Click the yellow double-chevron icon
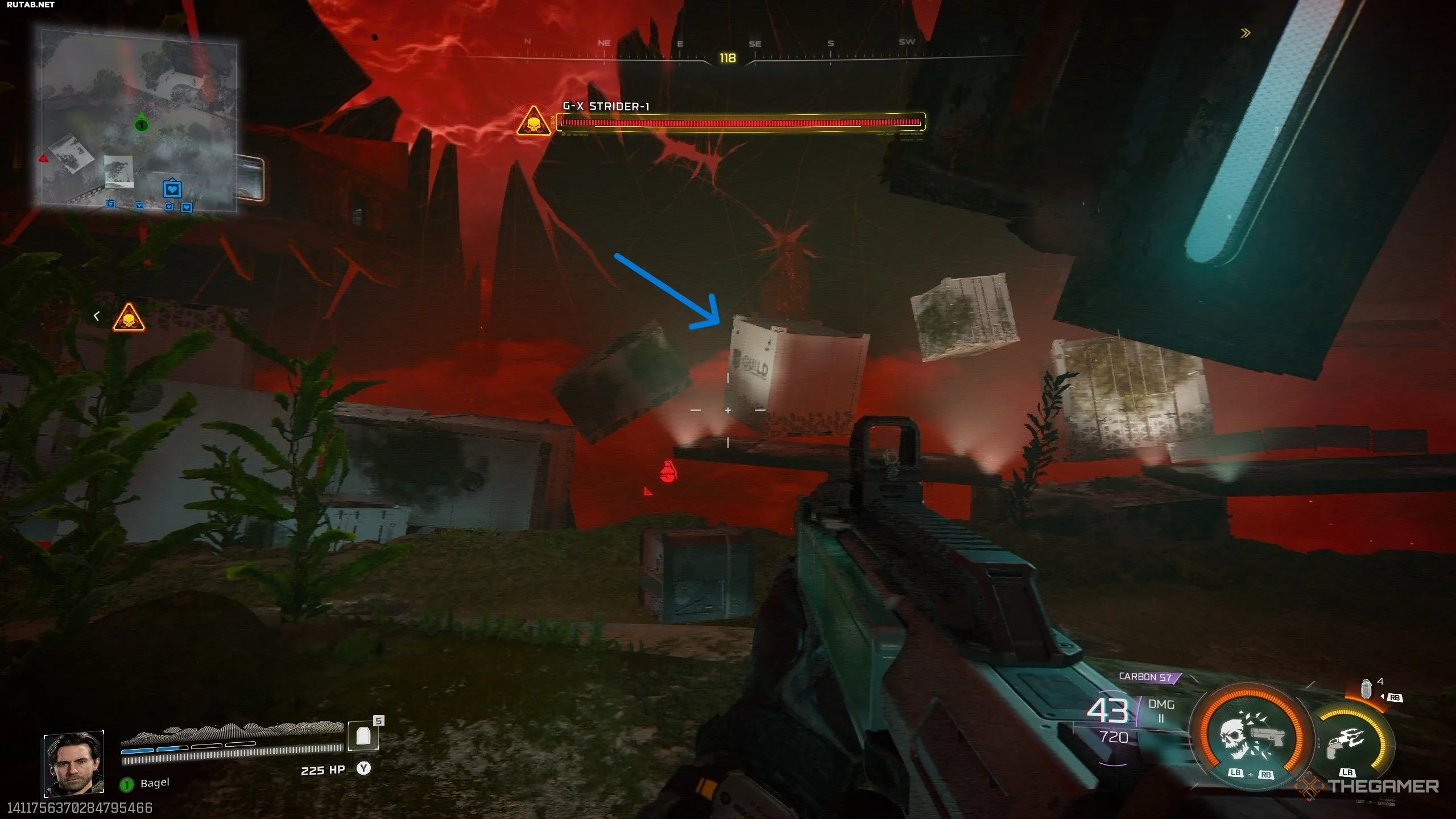 pyautogui.click(x=1246, y=33)
